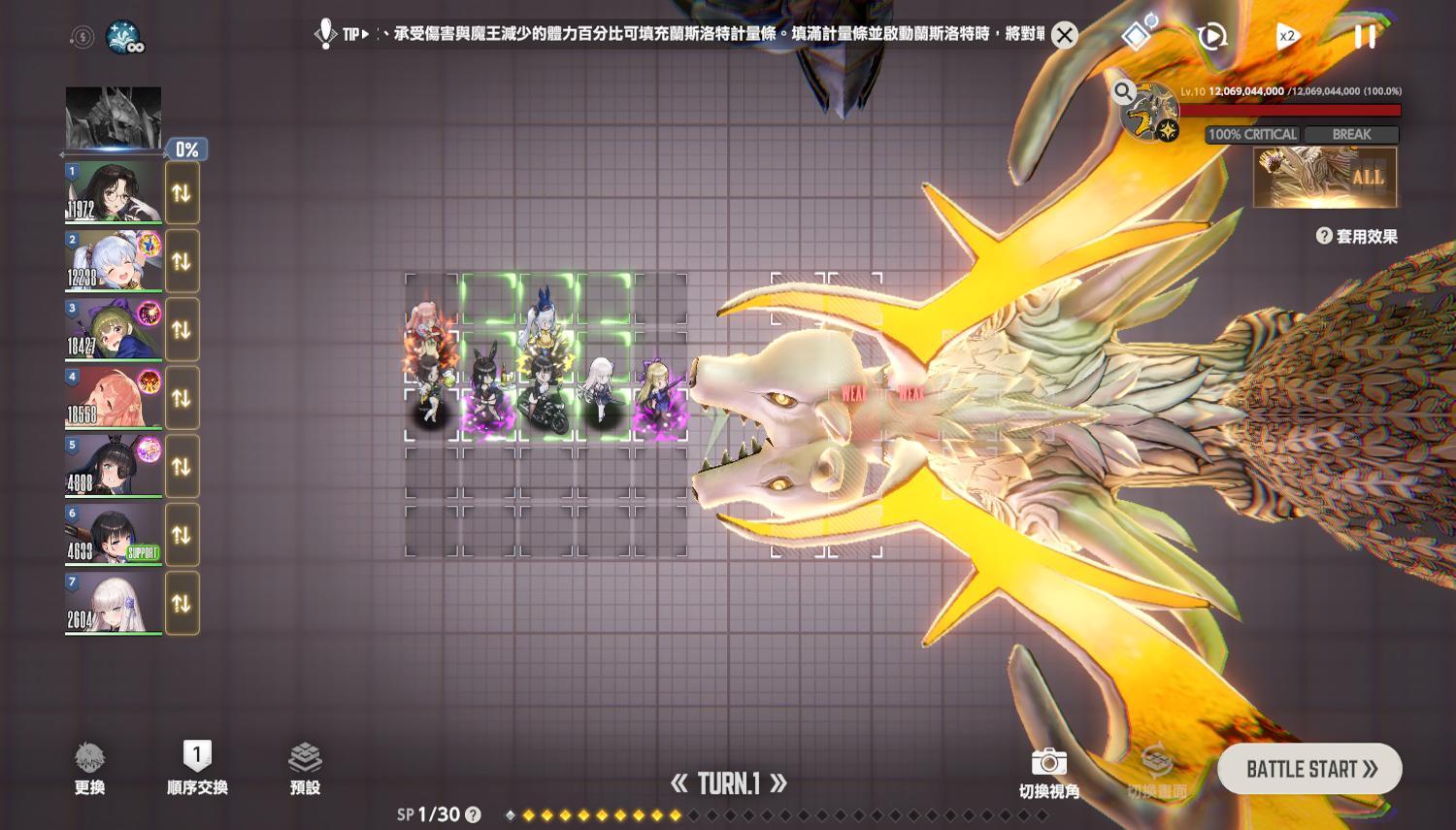This screenshot has height=830, width=1456.
Task: Click the 切換視角 camera icon
Action: (1050, 763)
